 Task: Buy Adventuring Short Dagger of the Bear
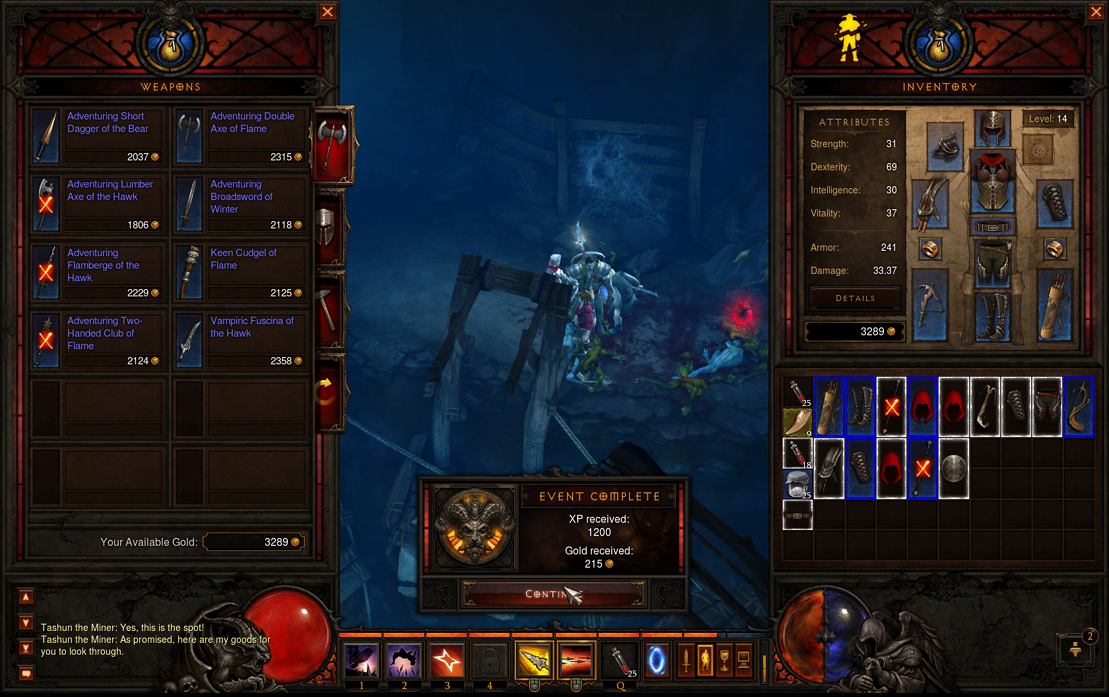click(x=98, y=137)
